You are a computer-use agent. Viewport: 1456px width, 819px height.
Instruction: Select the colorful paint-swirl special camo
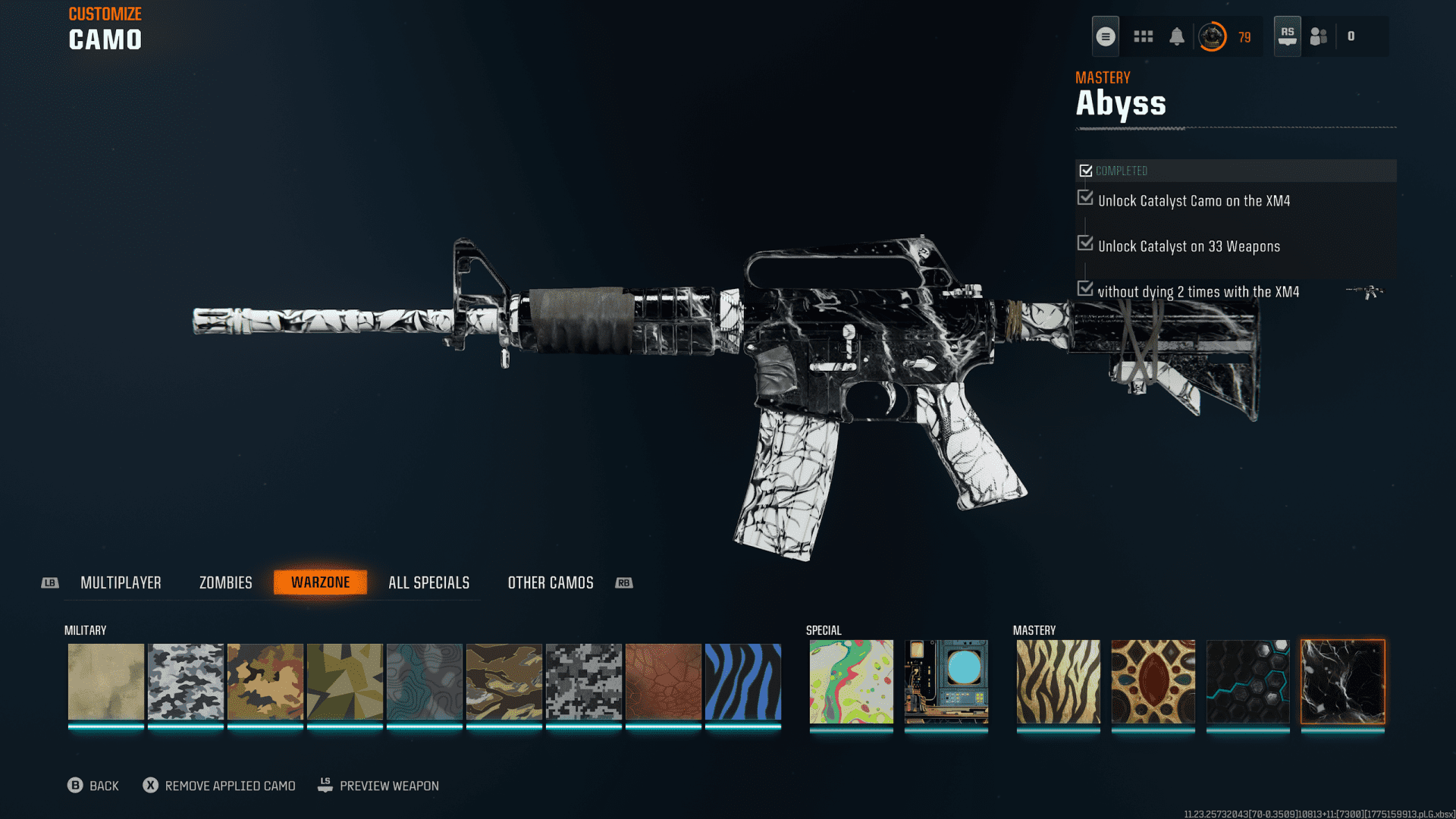click(852, 681)
